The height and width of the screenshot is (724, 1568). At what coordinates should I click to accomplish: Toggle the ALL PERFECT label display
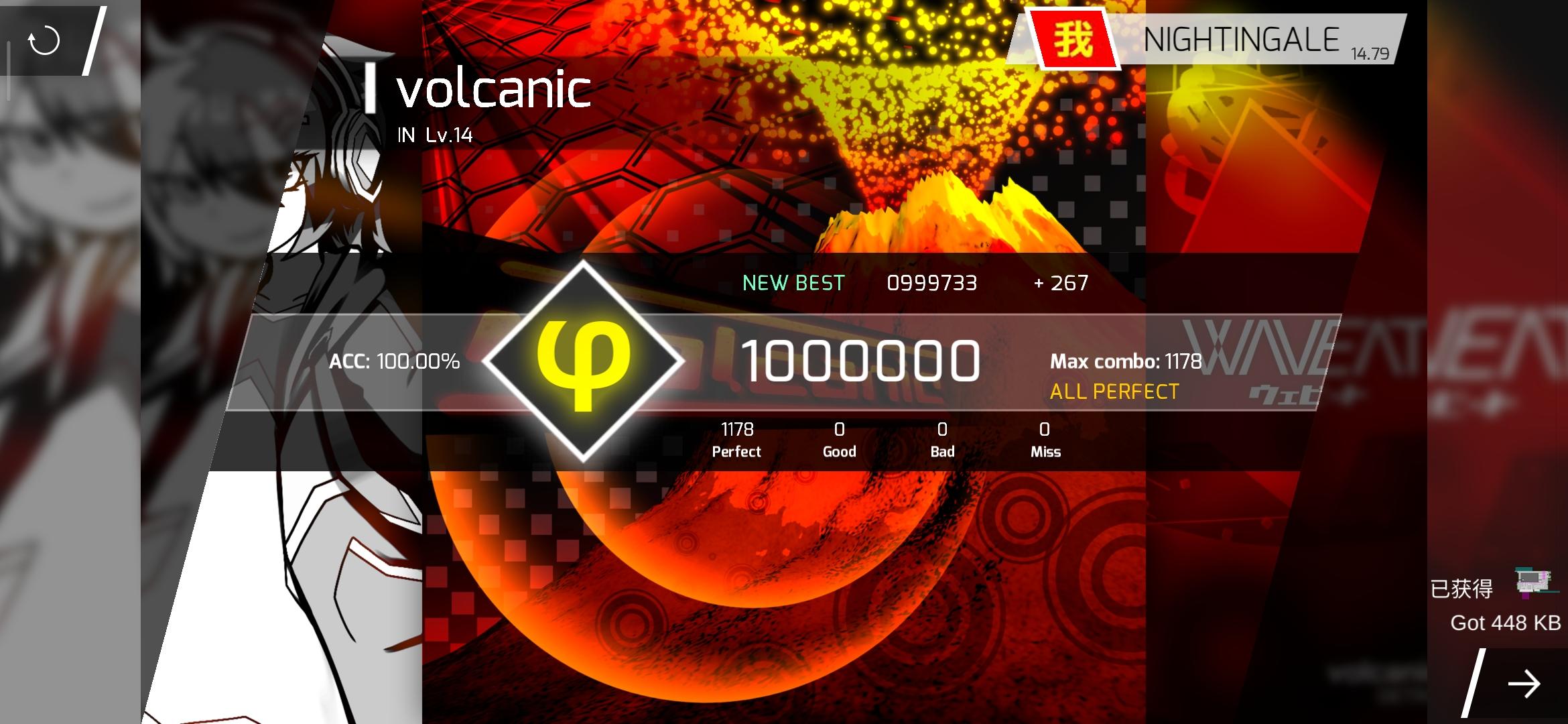(1114, 391)
